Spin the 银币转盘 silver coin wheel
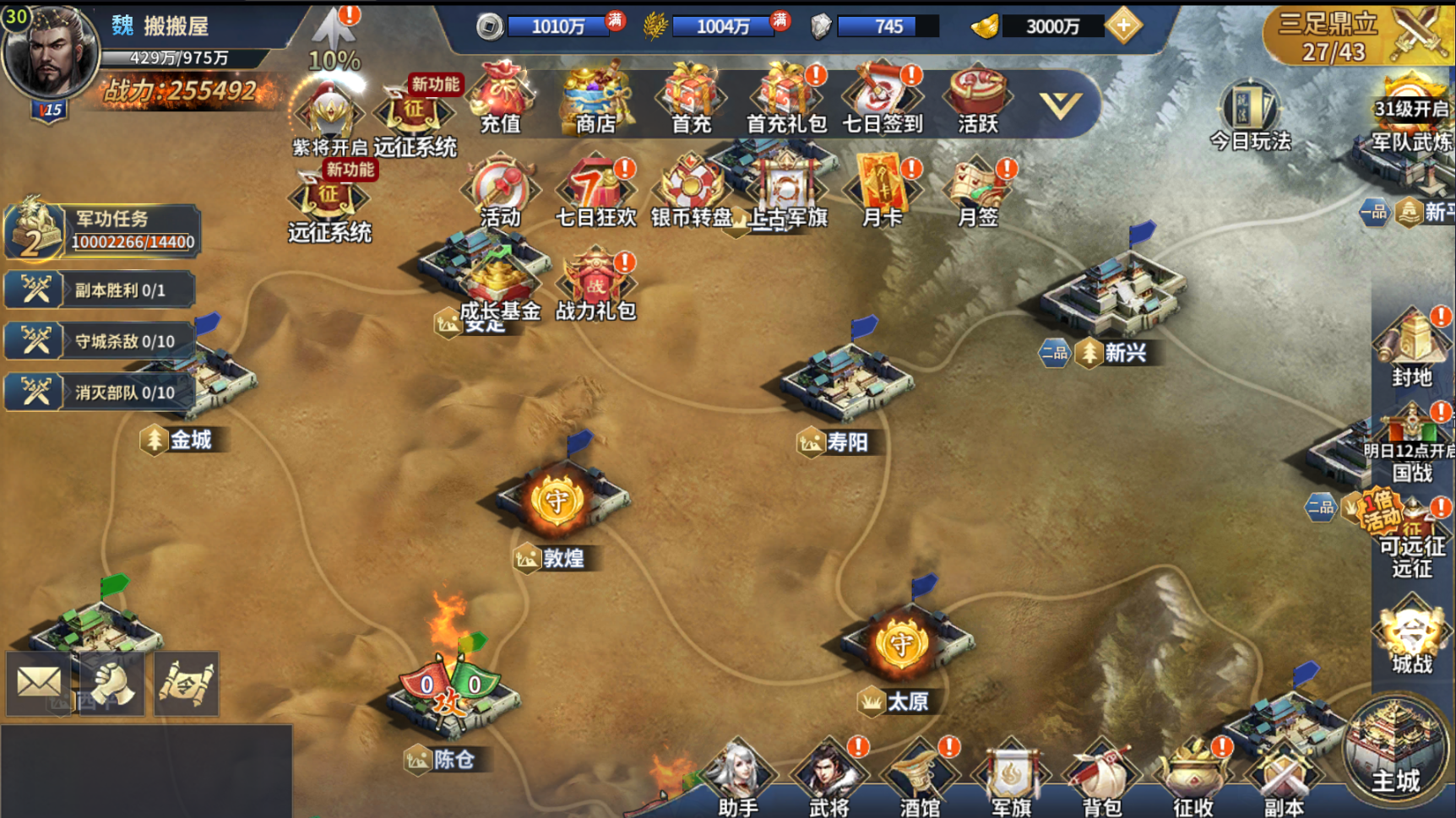1456x818 pixels. [691, 191]
